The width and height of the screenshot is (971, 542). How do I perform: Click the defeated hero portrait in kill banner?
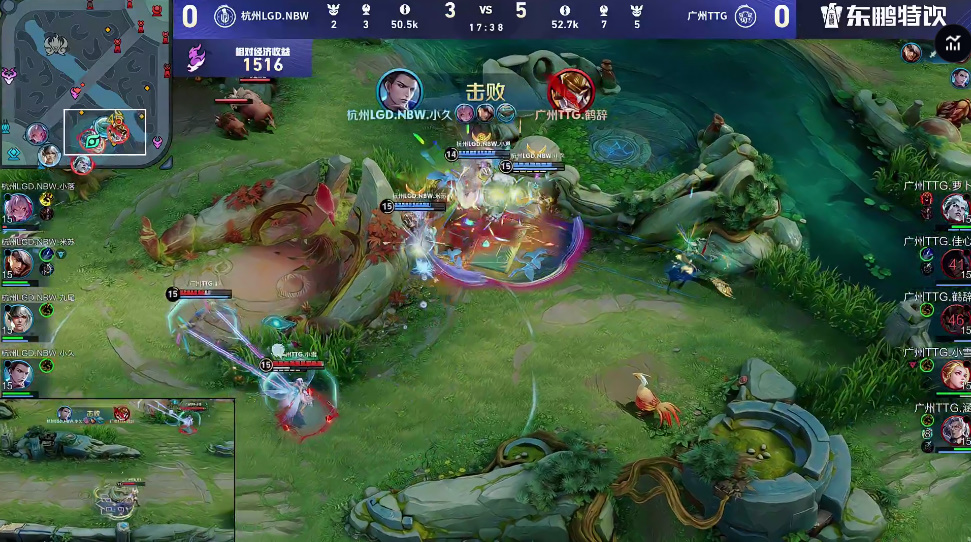[x=570, y=91]
